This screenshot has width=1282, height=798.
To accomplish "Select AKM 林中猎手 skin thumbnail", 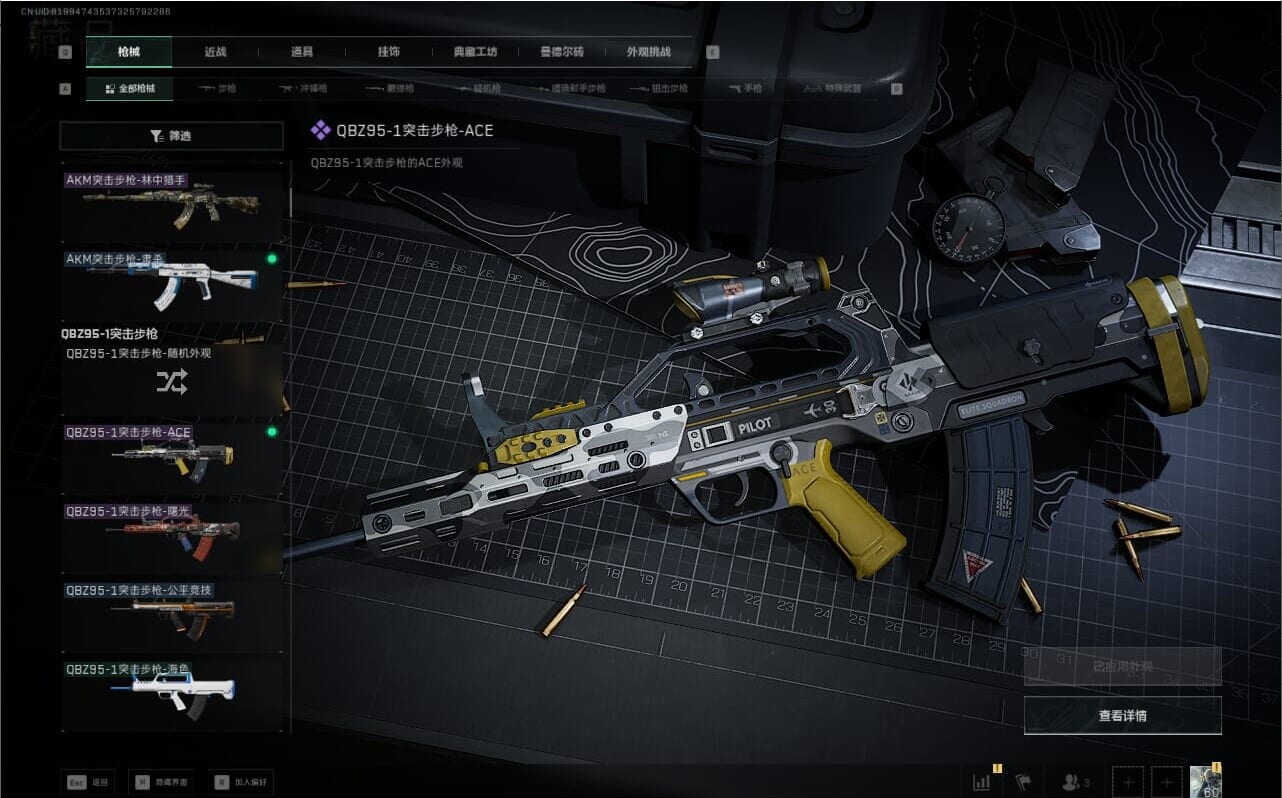I will point(172,206).
